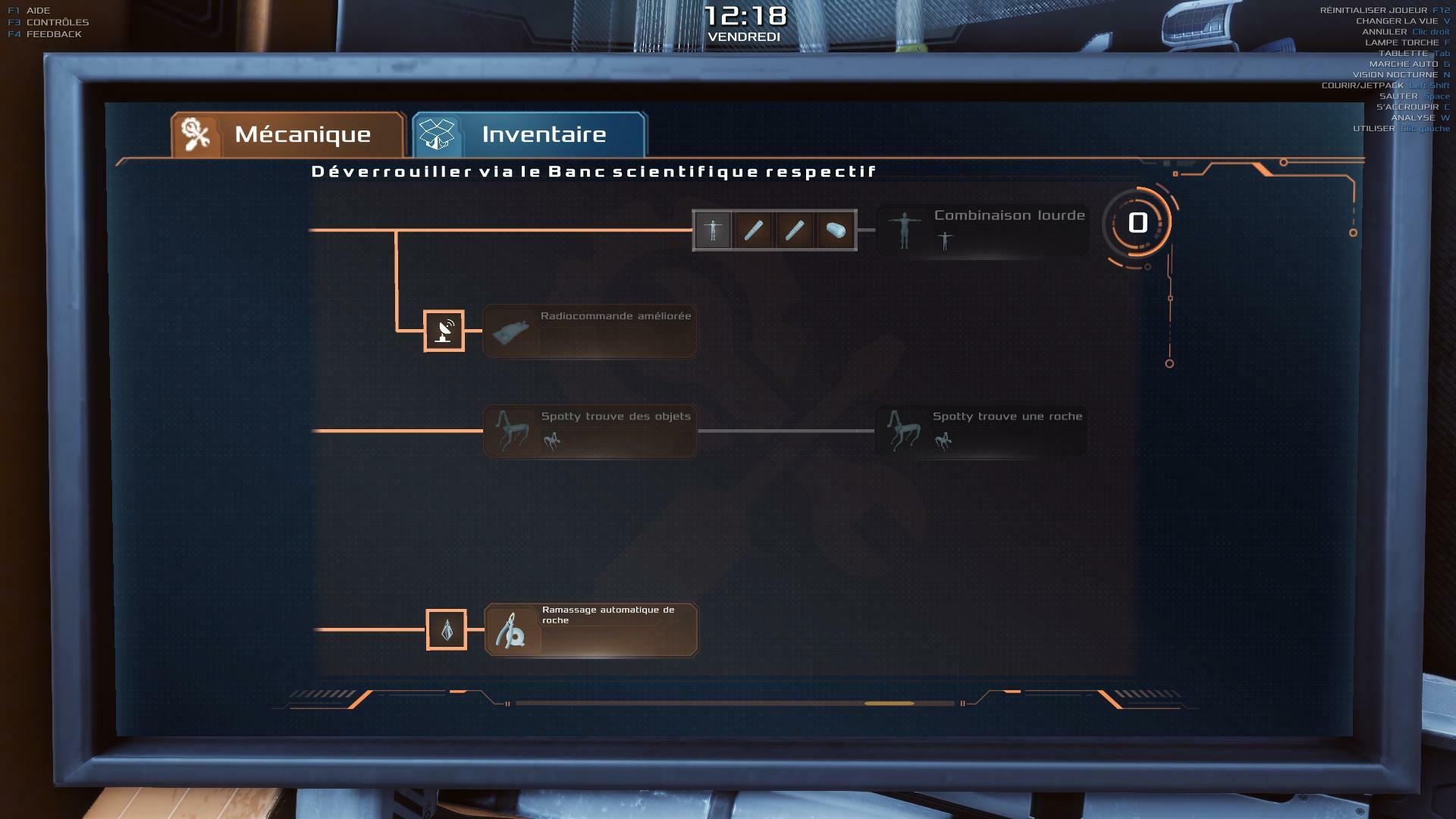The height and width of the screenshot is (819, 1456).
Task: Choose the Radiocommande améliorée node
Action: point(589,331)
